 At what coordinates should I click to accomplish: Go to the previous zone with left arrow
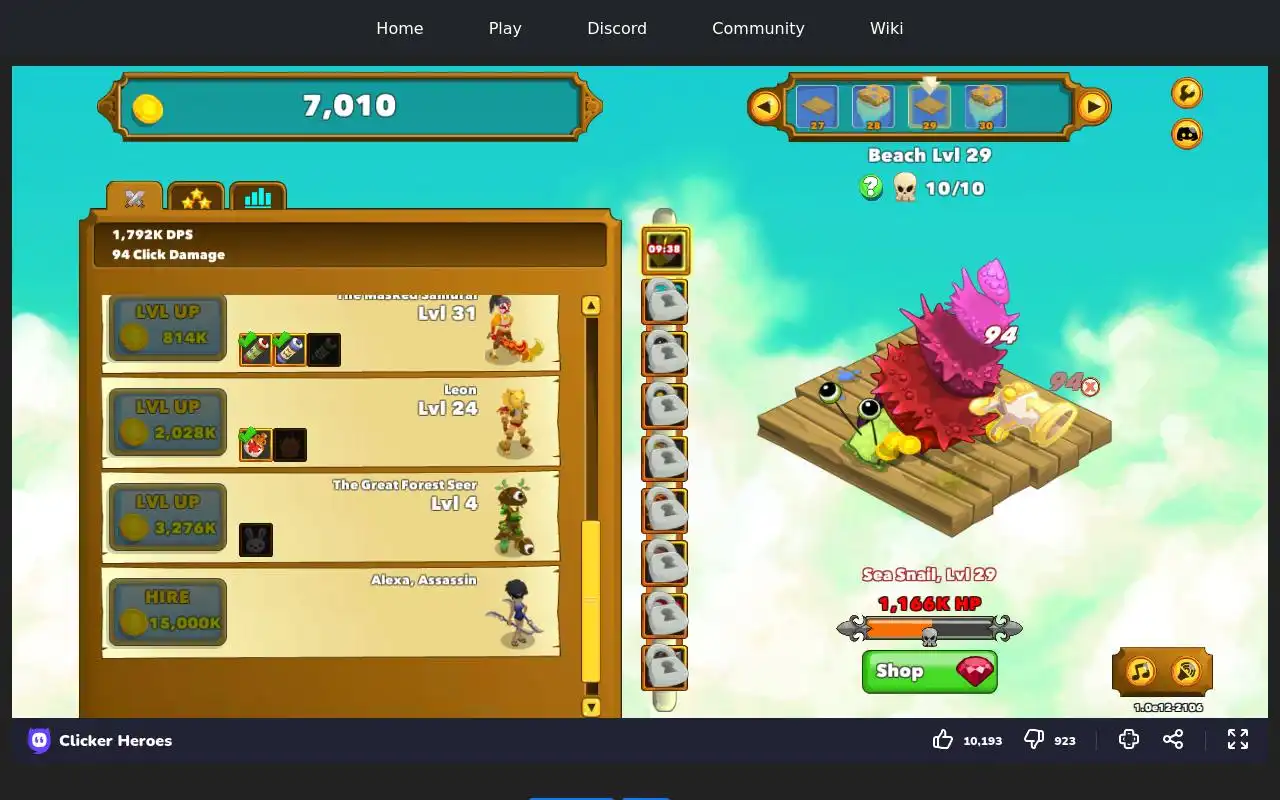(x=765, y=106)
